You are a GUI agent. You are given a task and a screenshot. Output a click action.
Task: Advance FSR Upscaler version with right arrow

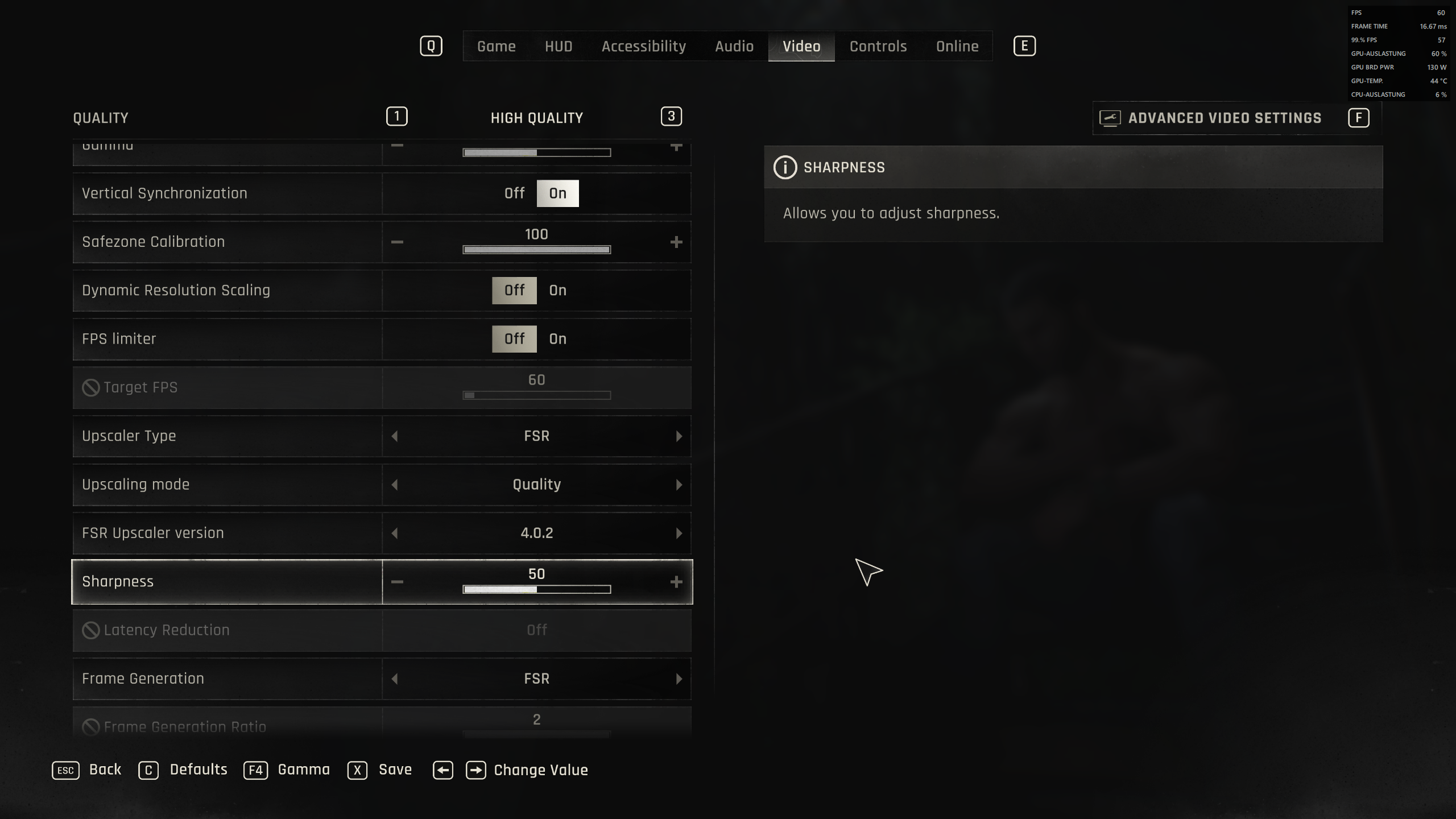(x=678, y=533)
